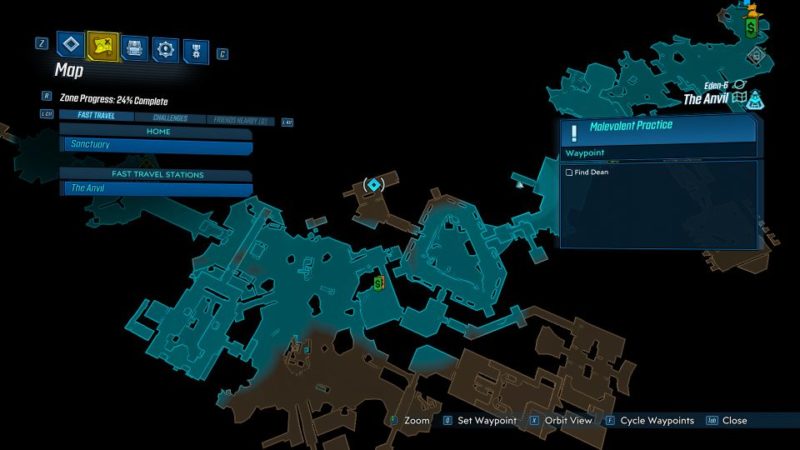800x450 pixels.
Task: Select the diamond mission waypoint marker
Action: 373,185
